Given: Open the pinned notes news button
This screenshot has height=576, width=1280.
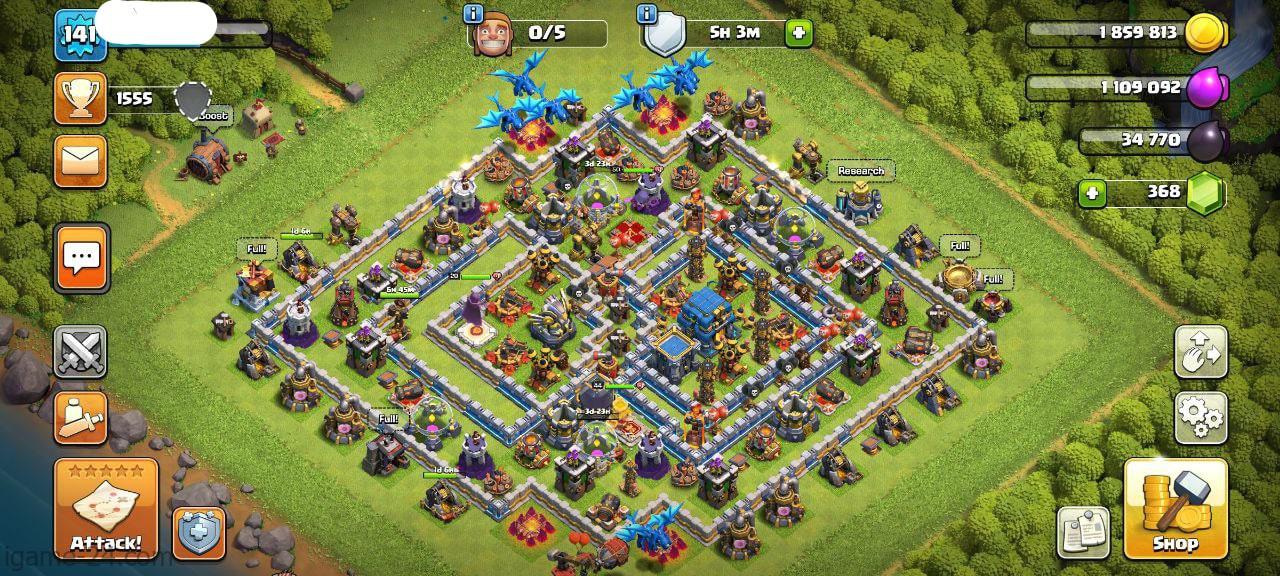Looking at the screenshot, I should (x=1085, y=532).
